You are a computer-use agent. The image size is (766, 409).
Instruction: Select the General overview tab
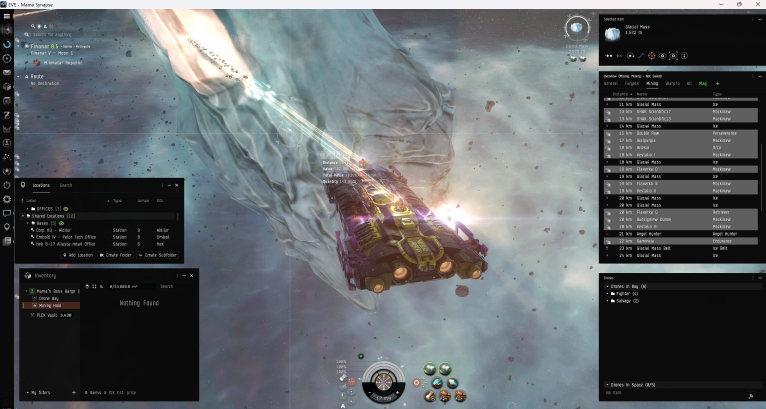tap(610, 83)
